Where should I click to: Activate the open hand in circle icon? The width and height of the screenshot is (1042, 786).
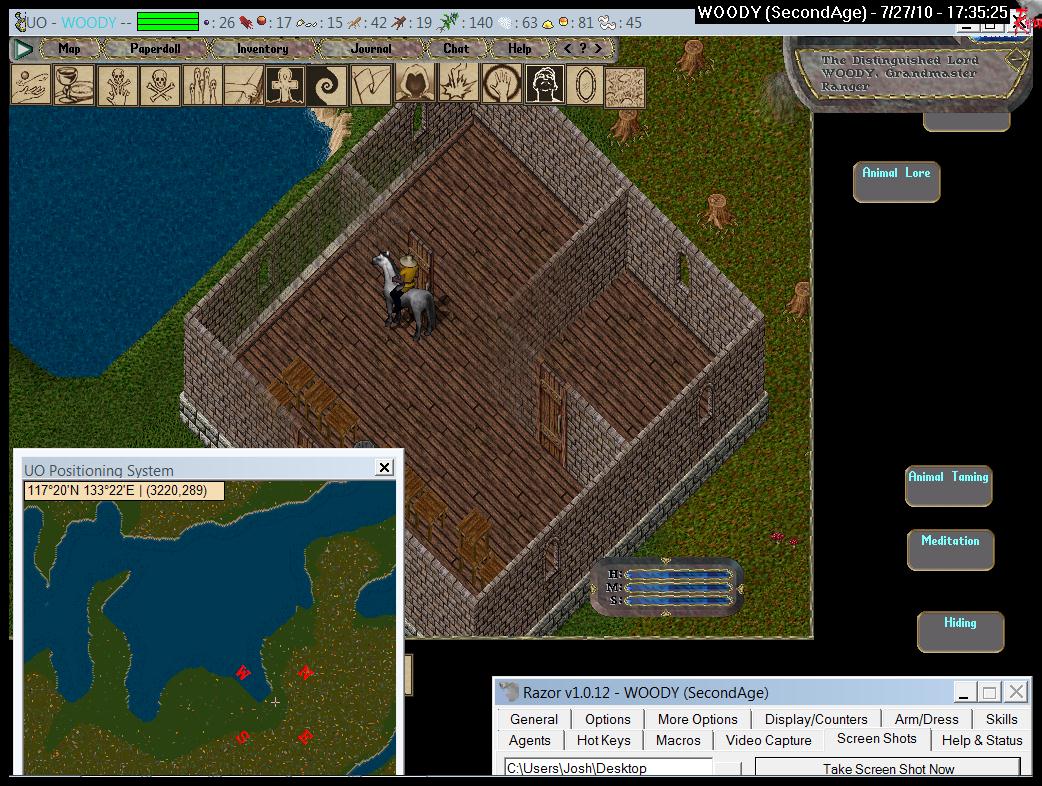click(499, 85)
